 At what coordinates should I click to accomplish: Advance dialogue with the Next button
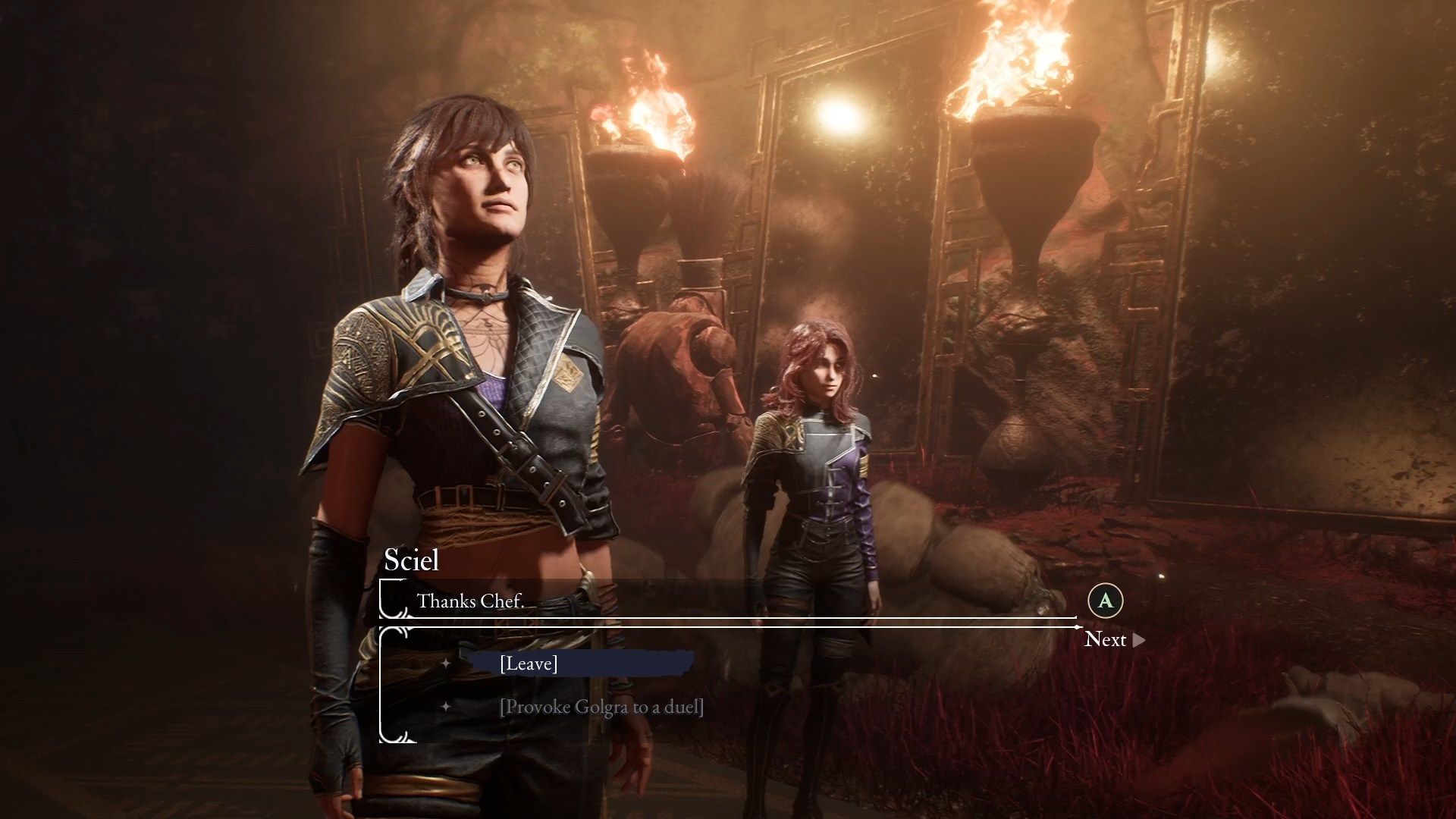pos(1112,639)
